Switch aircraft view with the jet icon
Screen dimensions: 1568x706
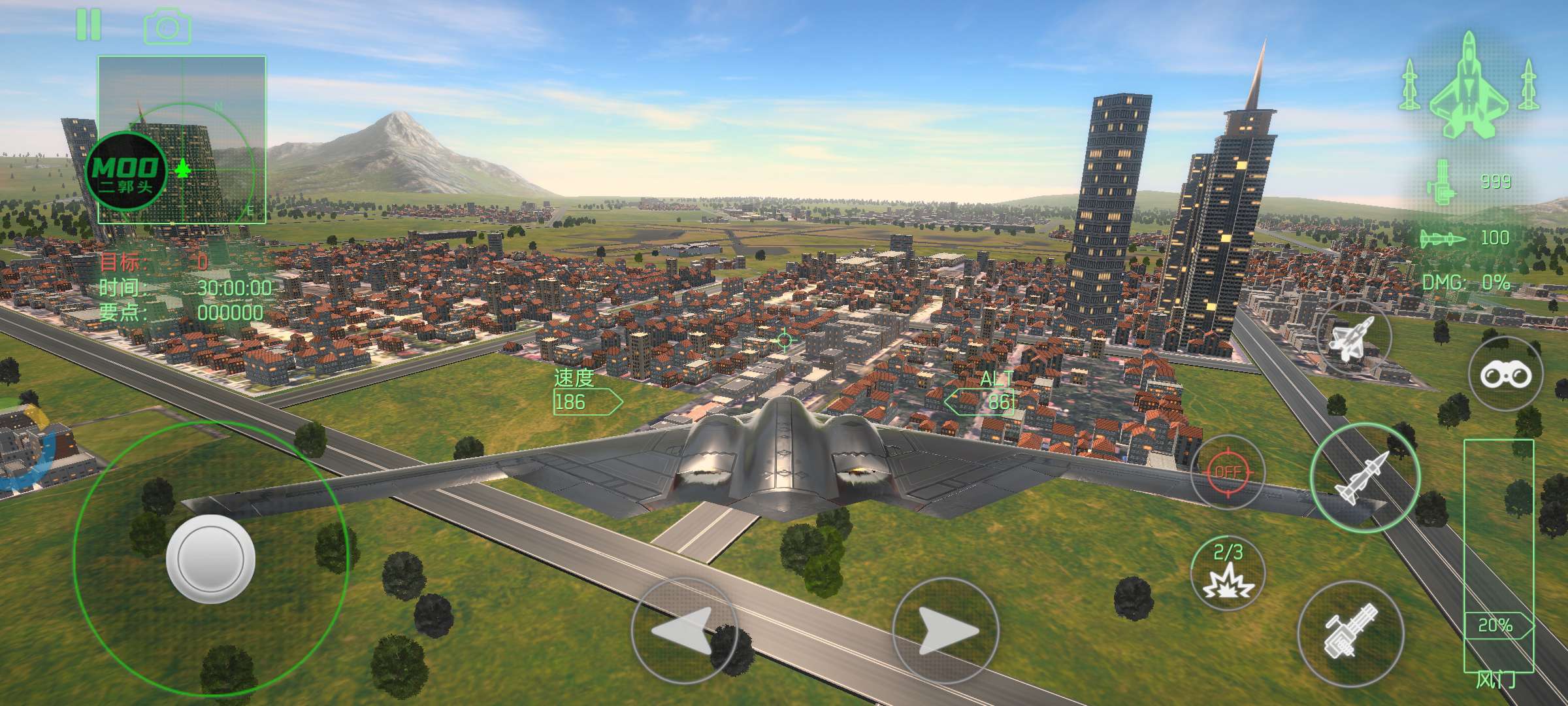pyautogui.click(x=1354, y=338)
